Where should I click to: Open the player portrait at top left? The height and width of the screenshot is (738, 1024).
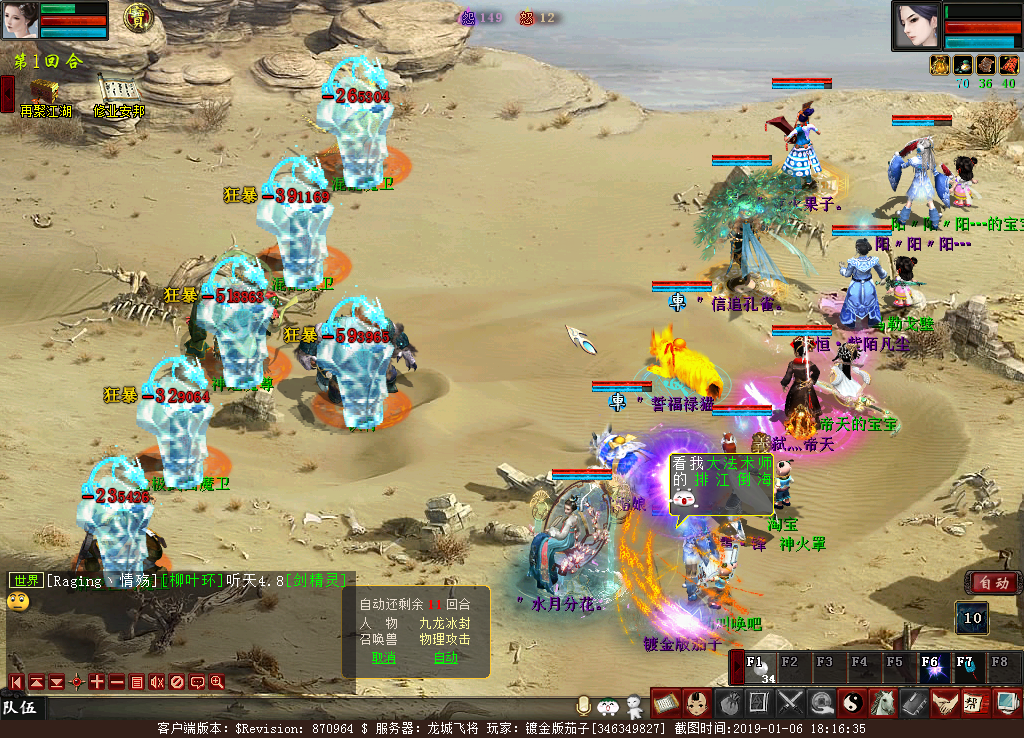pos(20,20)
